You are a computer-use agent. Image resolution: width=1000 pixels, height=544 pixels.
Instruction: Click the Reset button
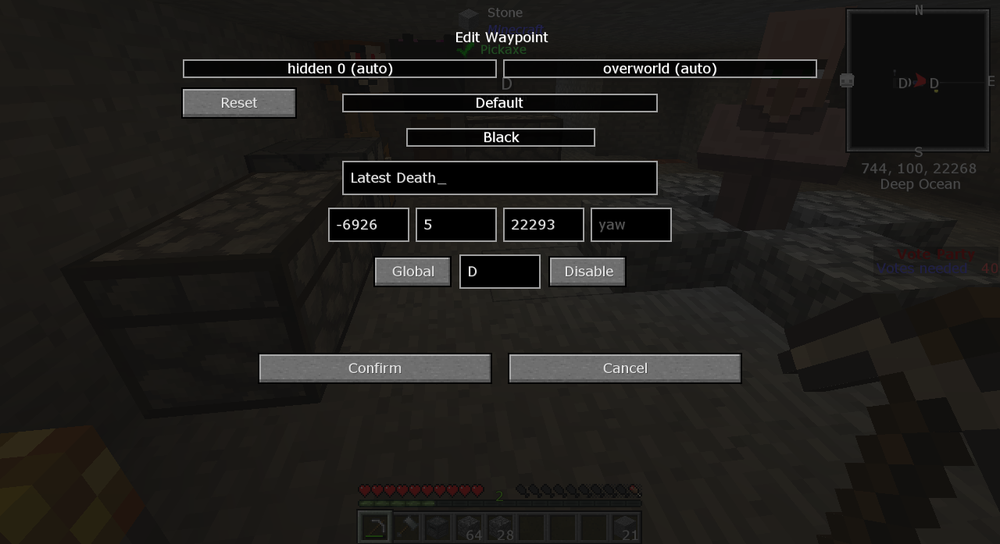[239, 103]
